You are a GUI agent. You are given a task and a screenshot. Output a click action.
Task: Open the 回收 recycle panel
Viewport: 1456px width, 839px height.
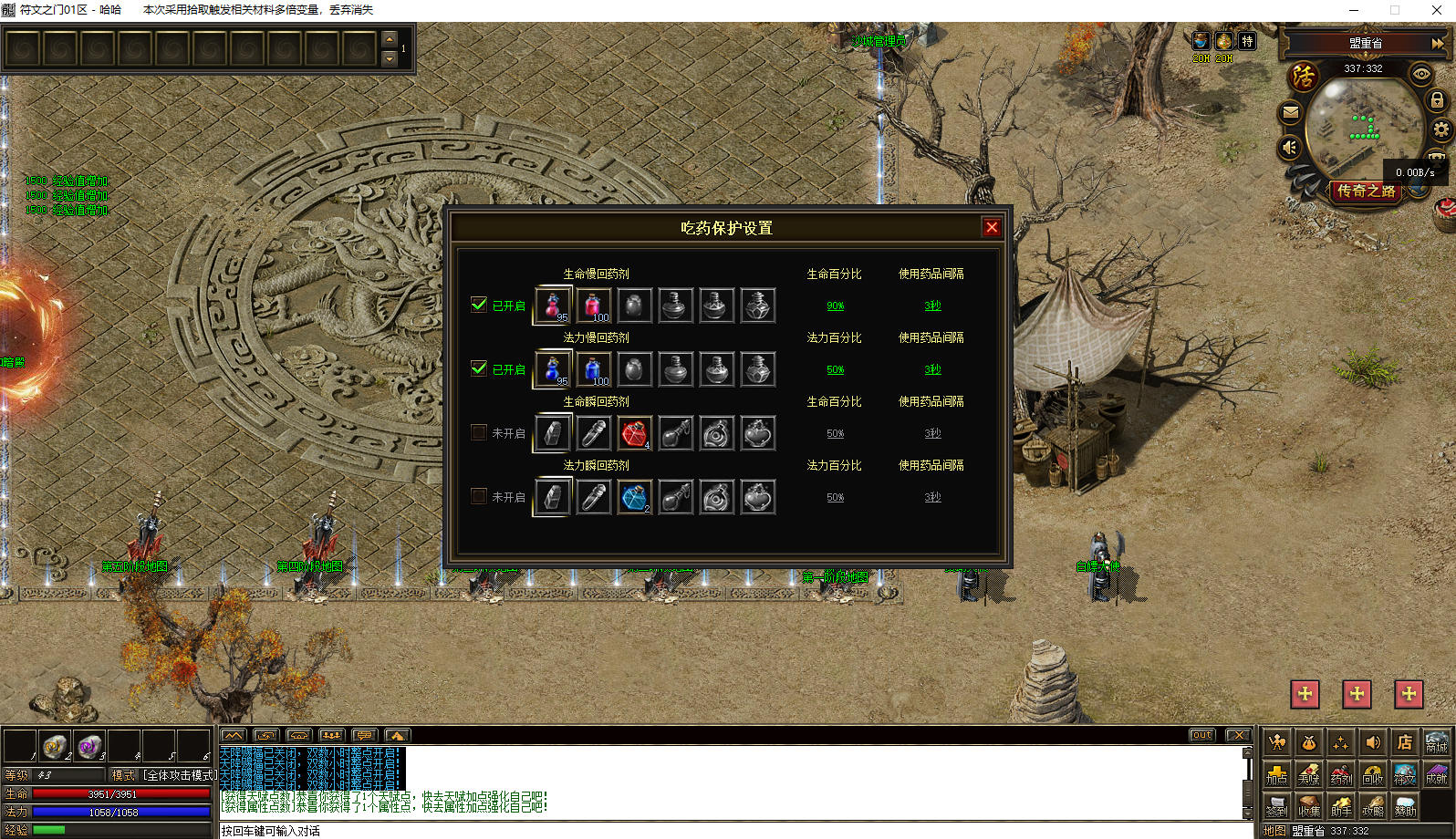(1373, 775)
